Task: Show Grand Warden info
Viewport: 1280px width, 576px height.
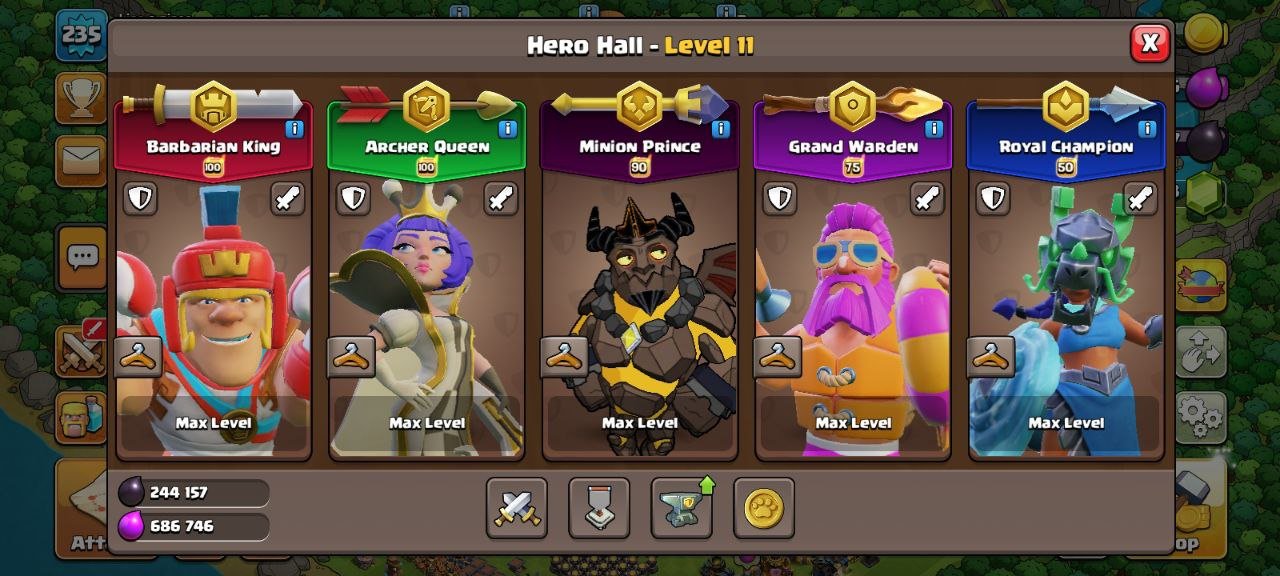Action: tap(934, 129)
